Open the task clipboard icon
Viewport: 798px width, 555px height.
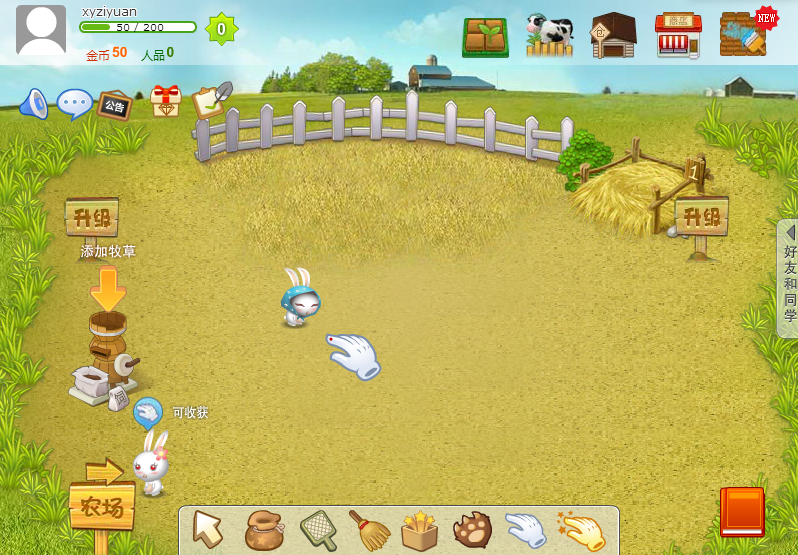click(x=210, y=100)
